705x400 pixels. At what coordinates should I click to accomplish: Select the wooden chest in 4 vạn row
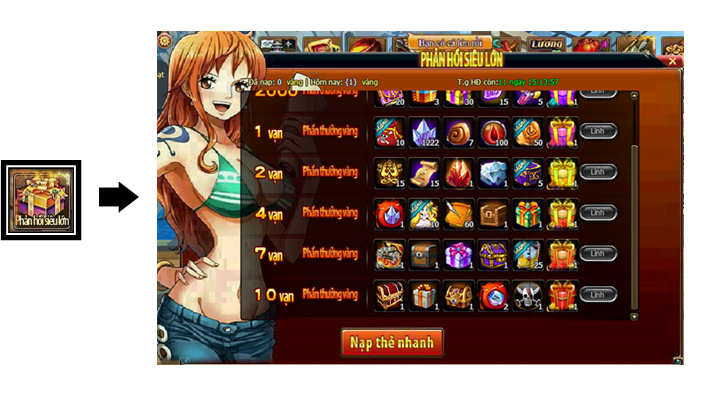pyautogui.click(x=494, y=213)
